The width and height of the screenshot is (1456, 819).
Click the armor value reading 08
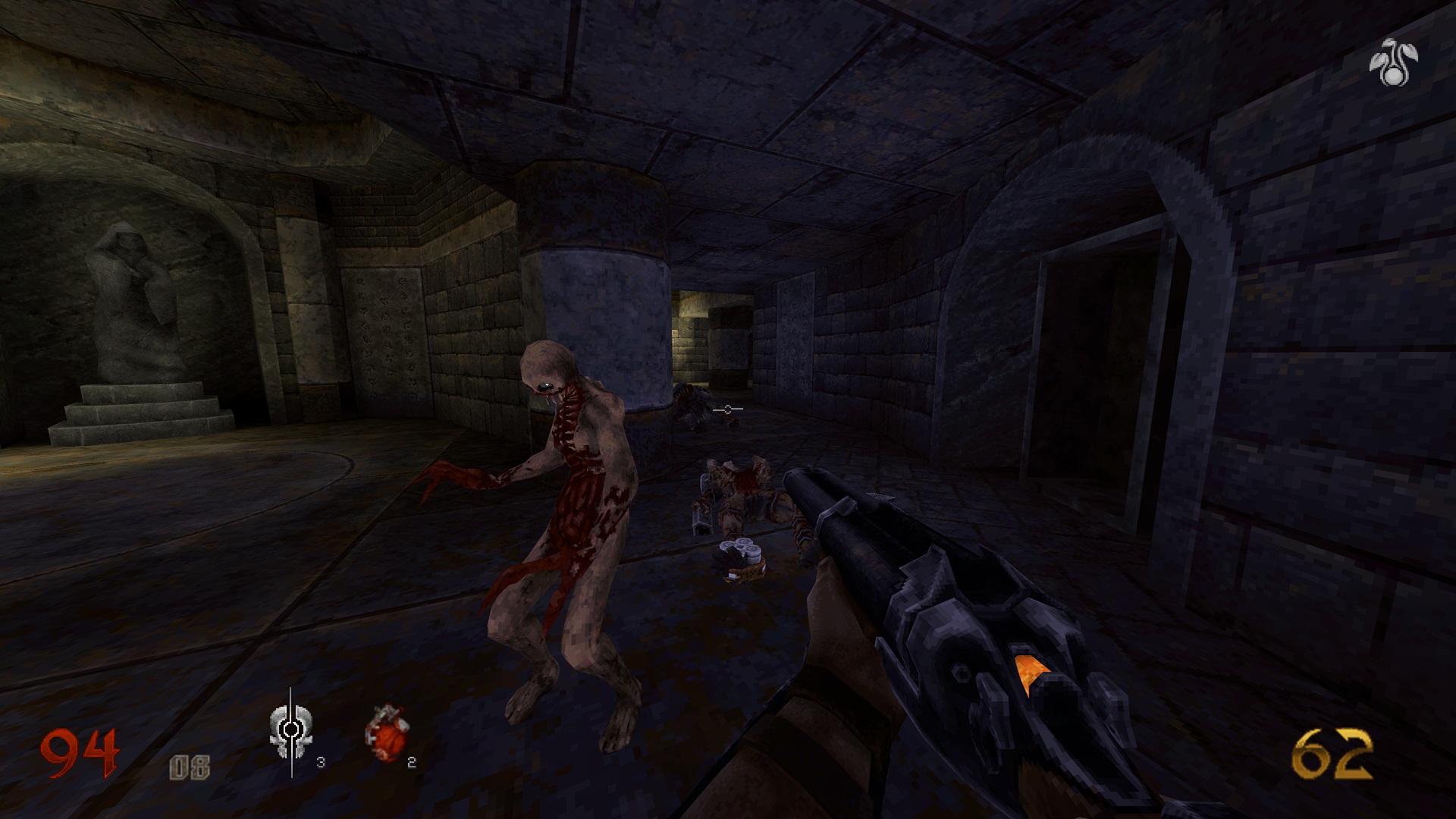pyautogui.click(x=191, y=766)
